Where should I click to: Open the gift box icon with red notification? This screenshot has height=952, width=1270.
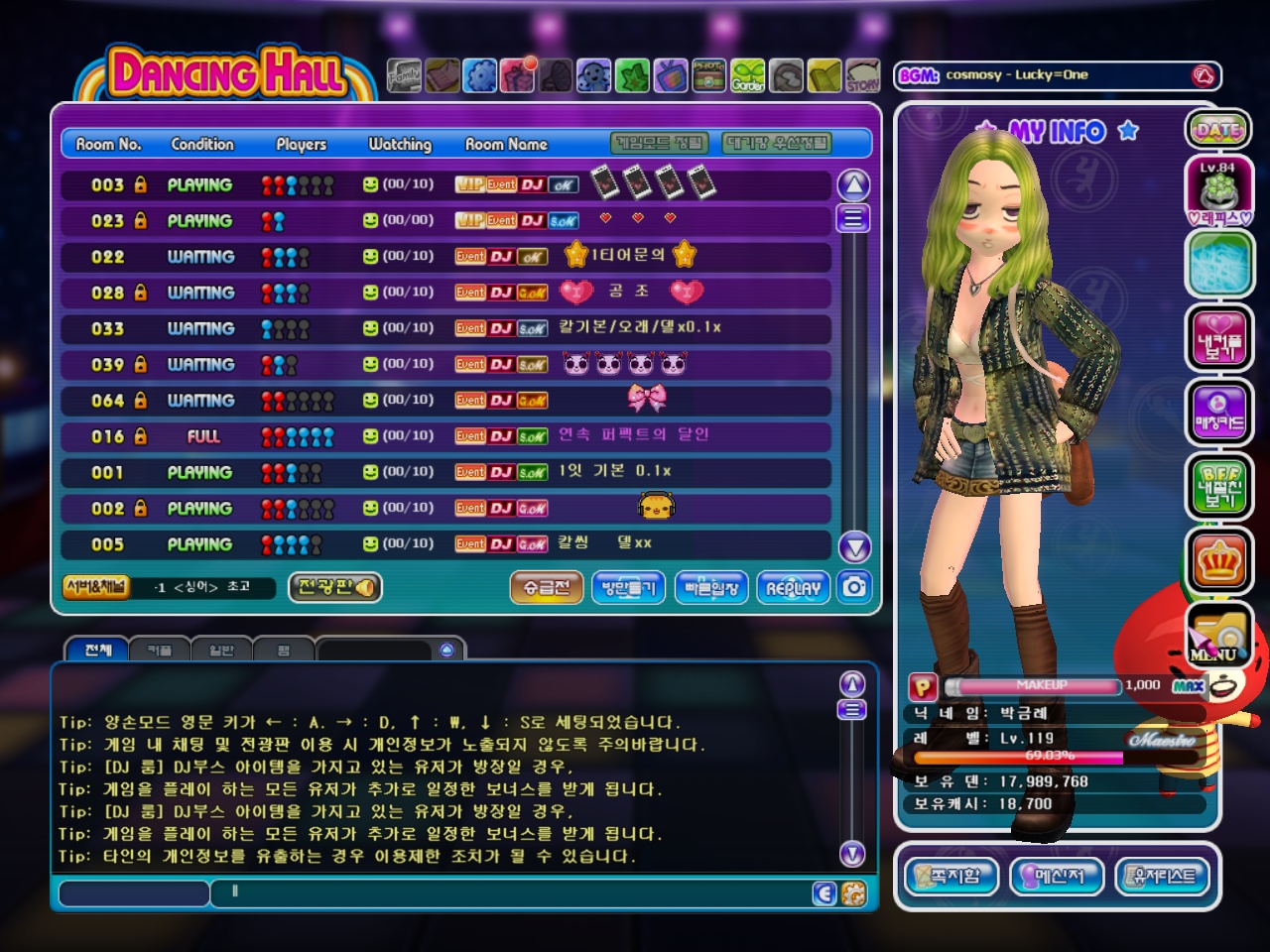518,75
